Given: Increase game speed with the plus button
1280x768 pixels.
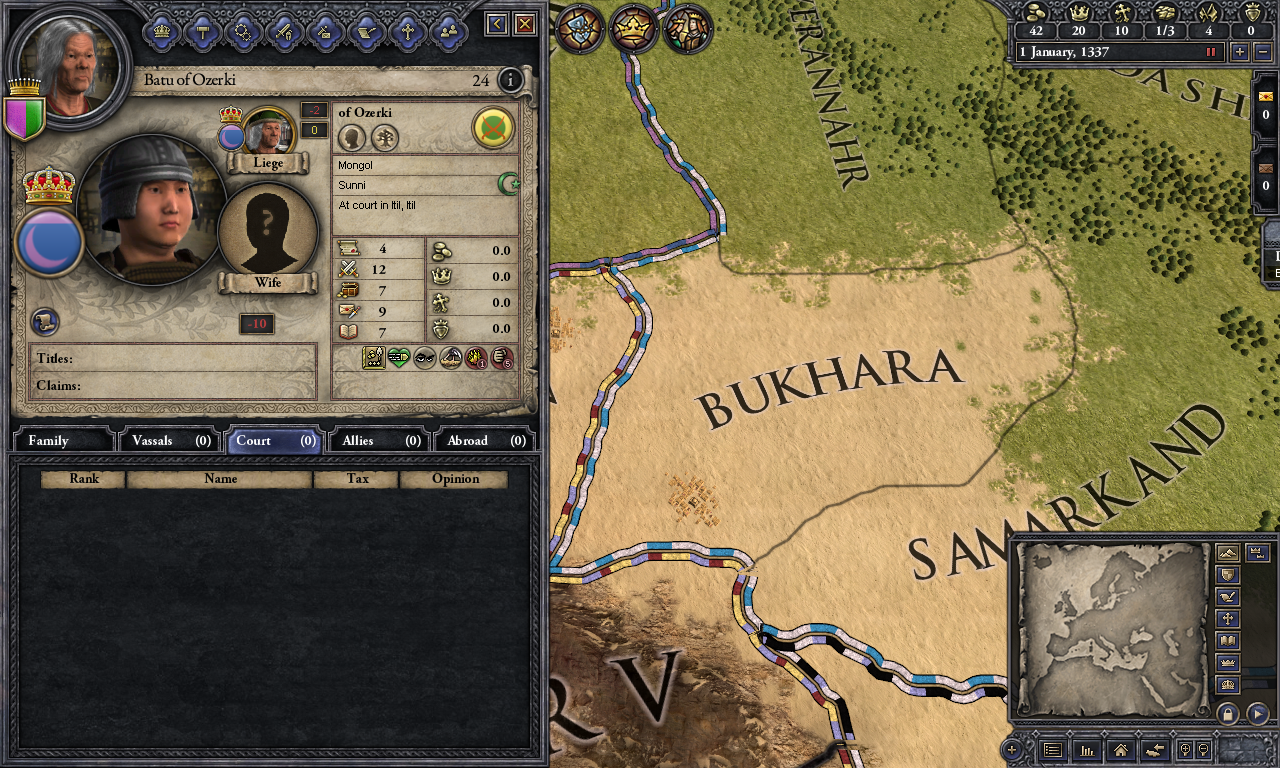Looking at the screenshot, I should [1240, 52].
